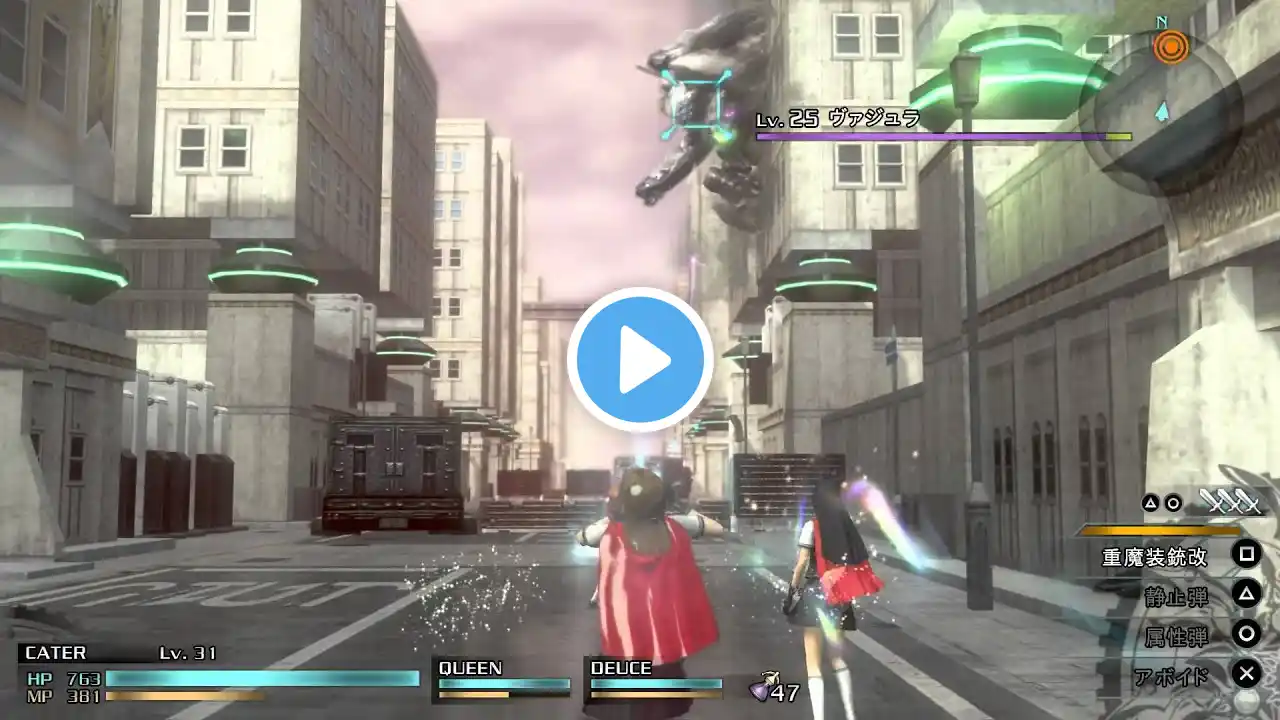Image resolution: width=1280 pixels, height=720 pixels.
Task: Play the video with the blue play button
Action: click(640, 360)
